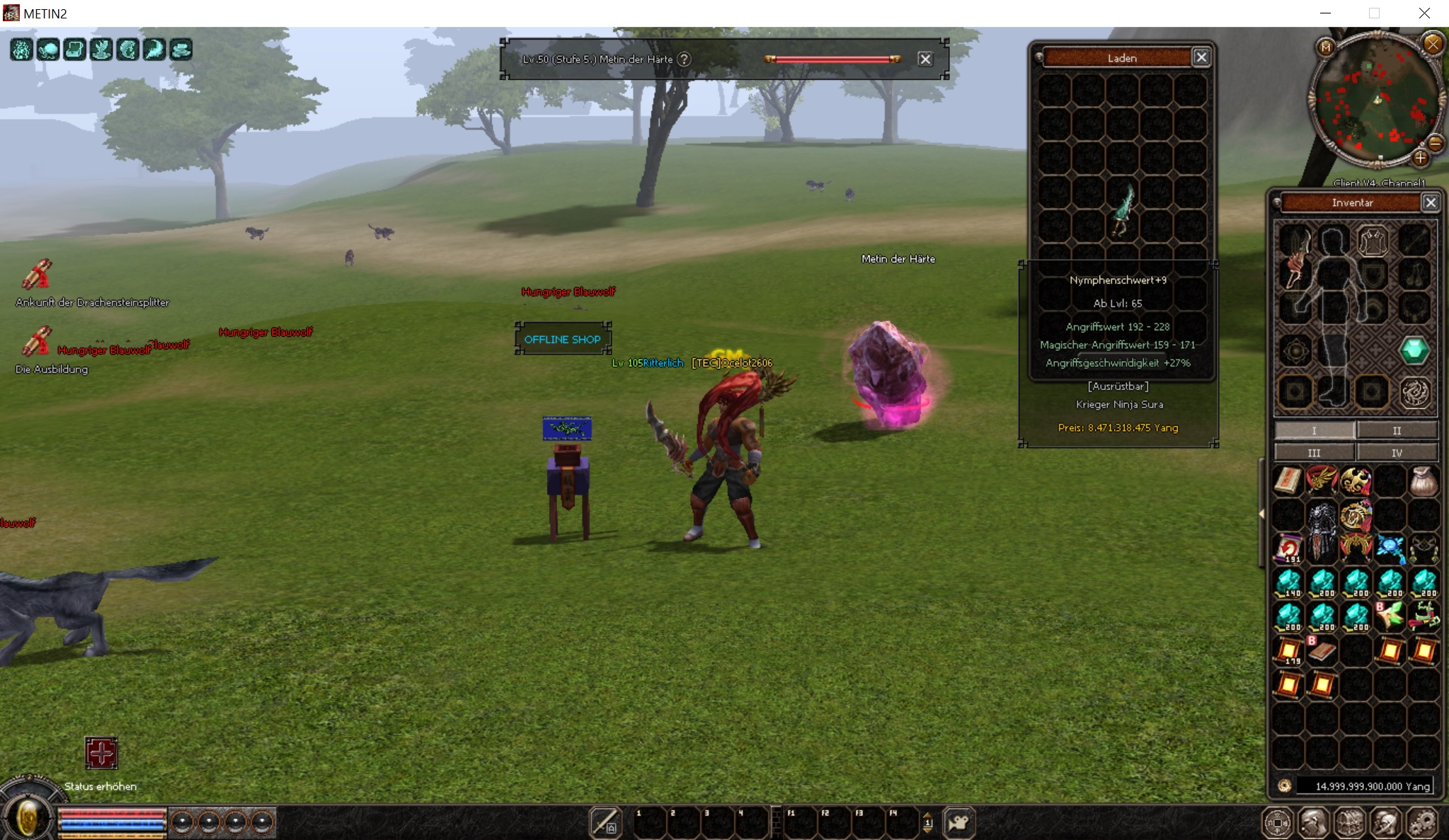Click the question mark beside Metin der Härte
This screenshot has height=840, width=1449.
point(684,59)
